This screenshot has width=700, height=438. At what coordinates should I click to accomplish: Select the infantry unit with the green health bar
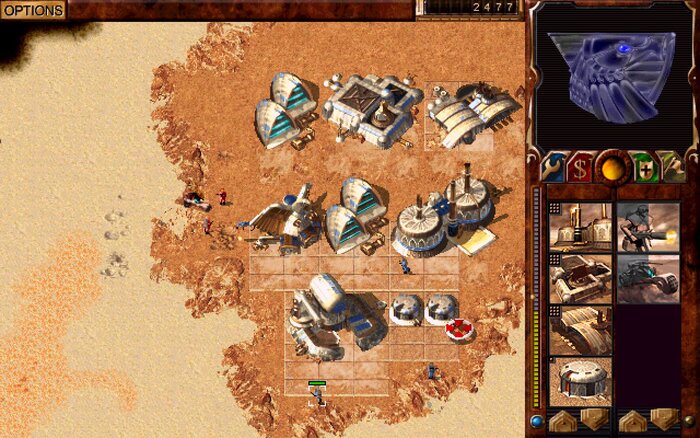318,397
